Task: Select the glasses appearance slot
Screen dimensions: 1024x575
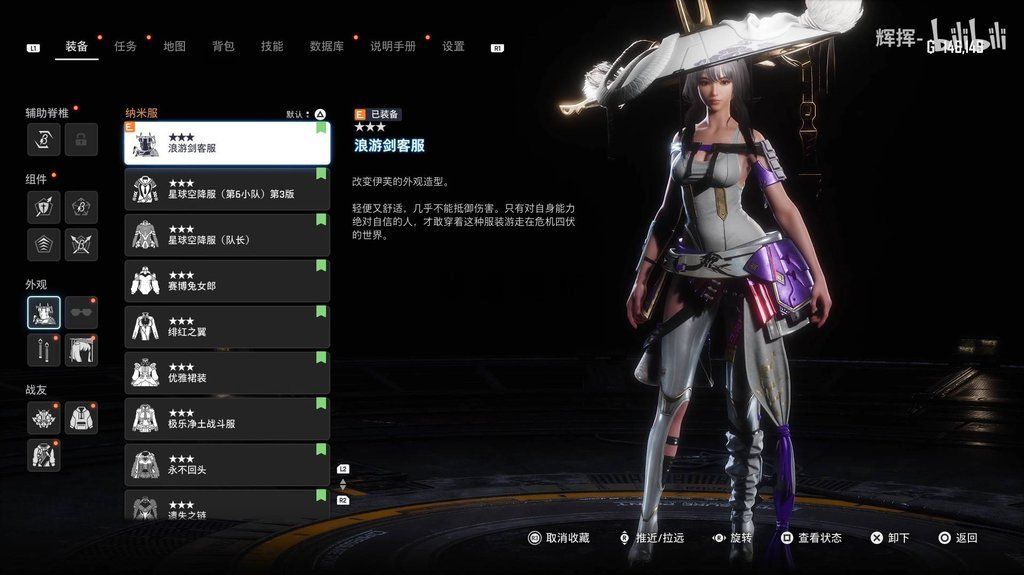Action: coord(81,312)
